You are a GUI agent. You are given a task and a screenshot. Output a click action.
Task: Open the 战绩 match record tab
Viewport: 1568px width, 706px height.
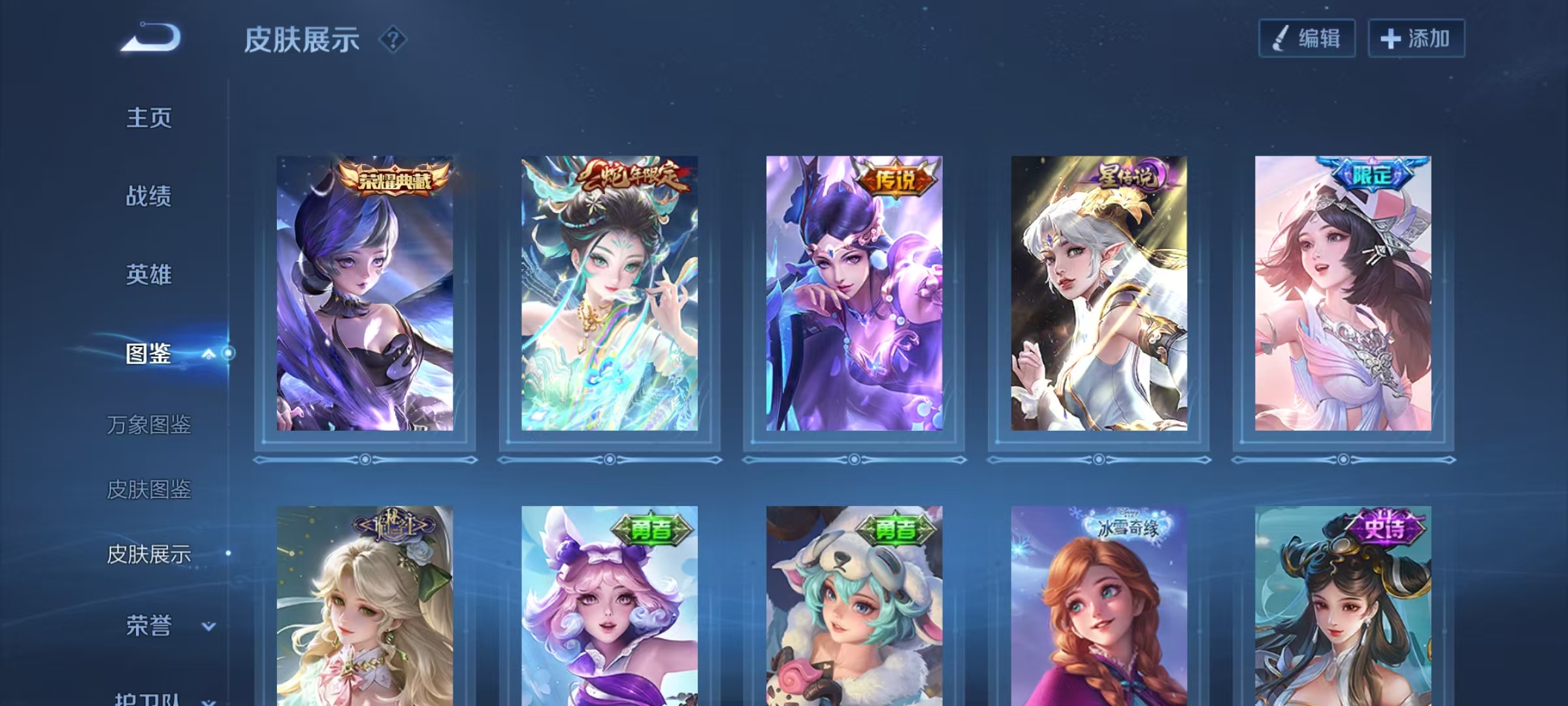click(149, 196)
